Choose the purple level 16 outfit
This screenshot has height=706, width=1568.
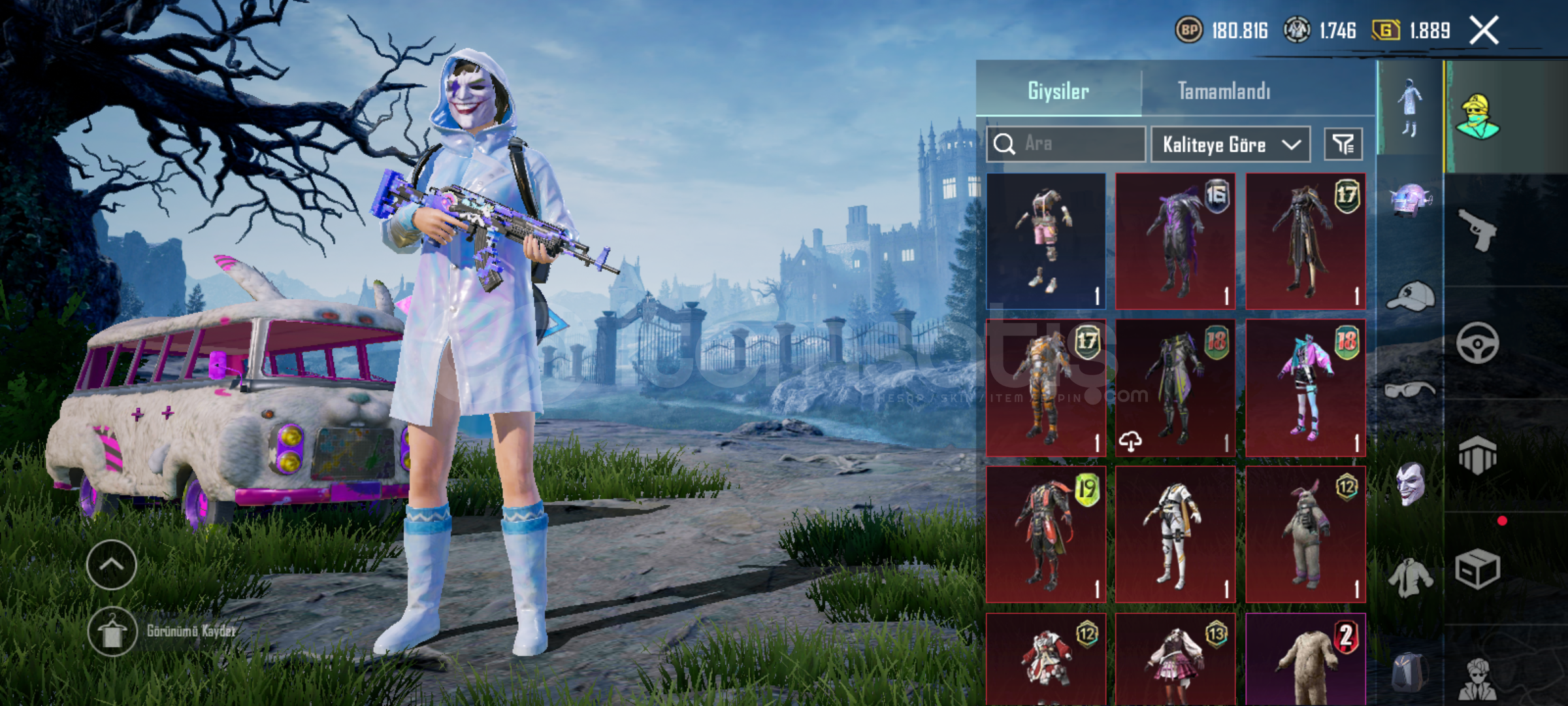click(1175, 241)
